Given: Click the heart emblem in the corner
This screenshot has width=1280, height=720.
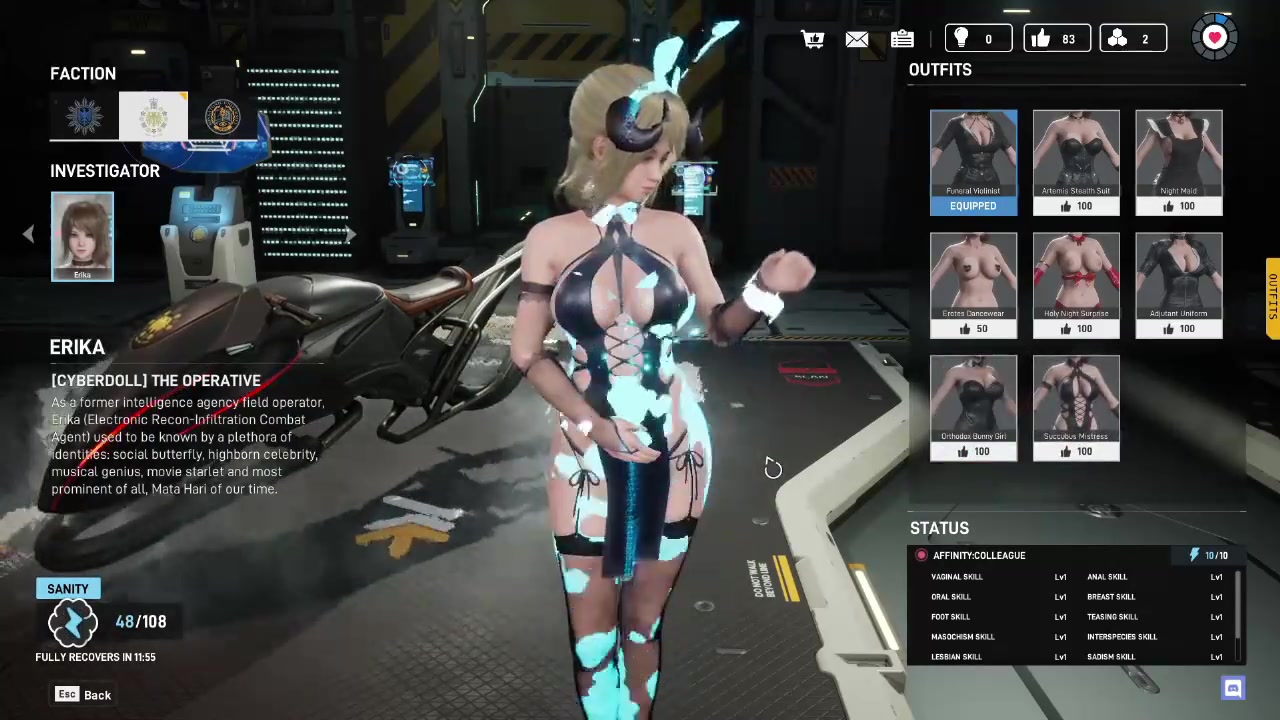Looking at the screenshot, I should [1214, 38].
